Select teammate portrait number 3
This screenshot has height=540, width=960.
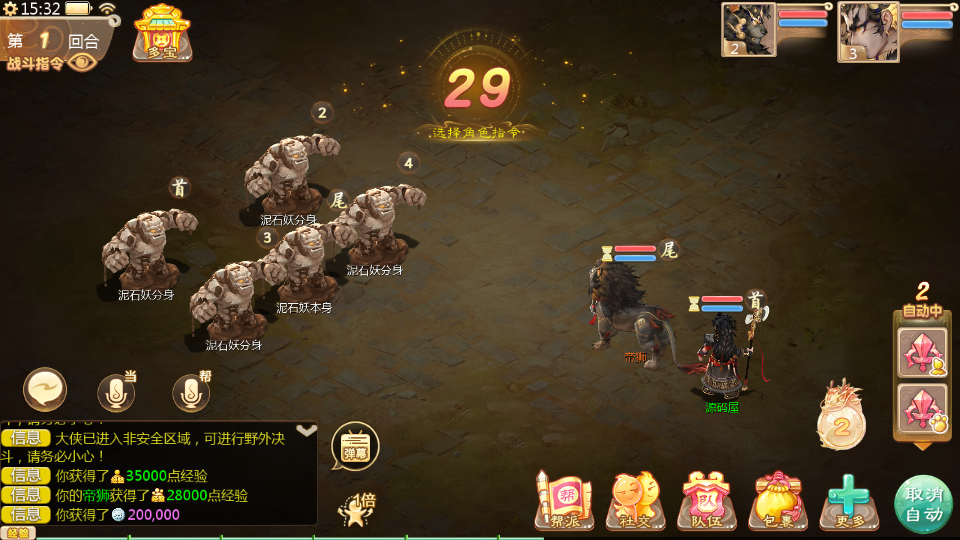(868, 31)
